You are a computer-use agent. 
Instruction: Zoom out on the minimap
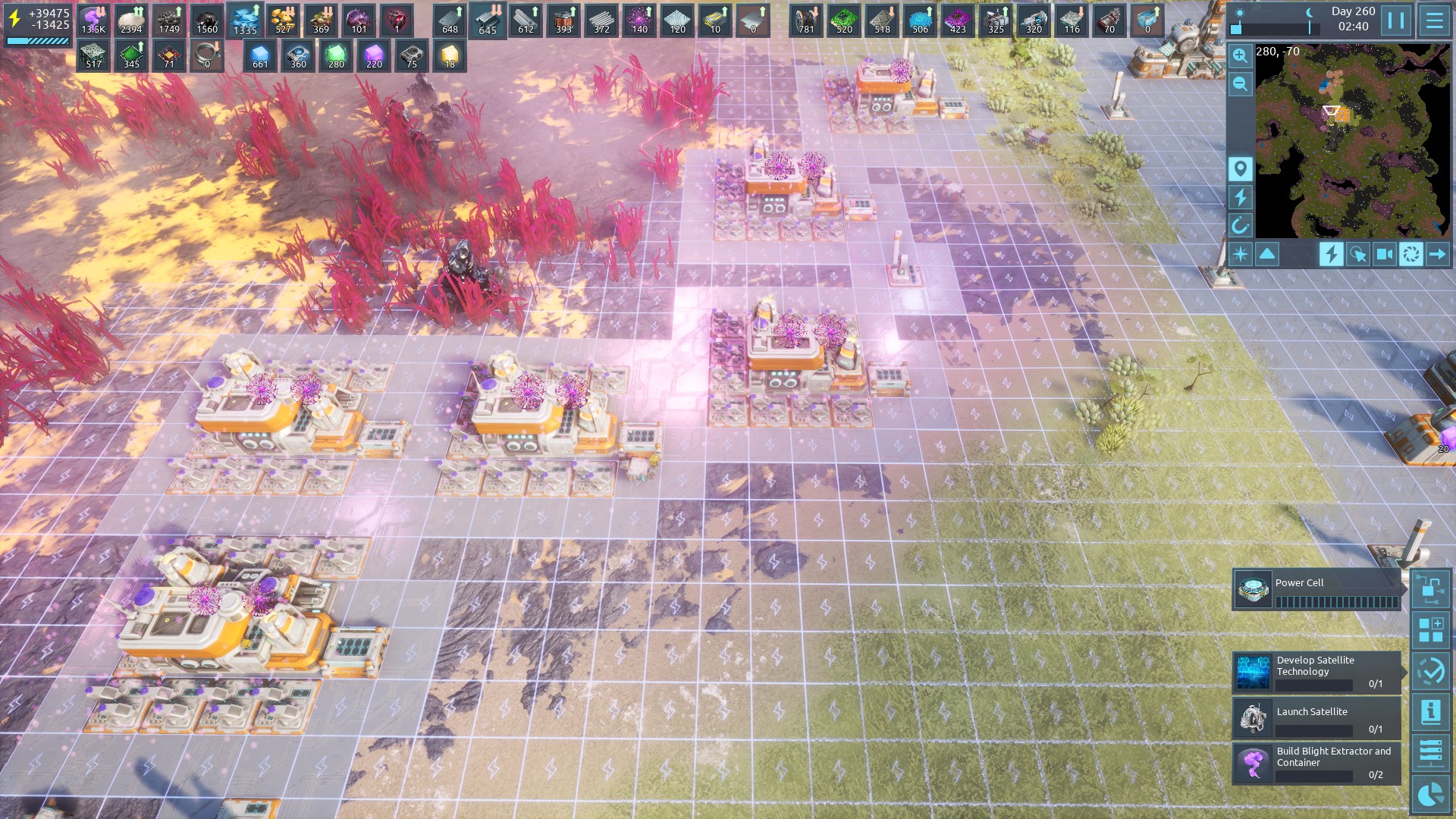(1240, 83)
